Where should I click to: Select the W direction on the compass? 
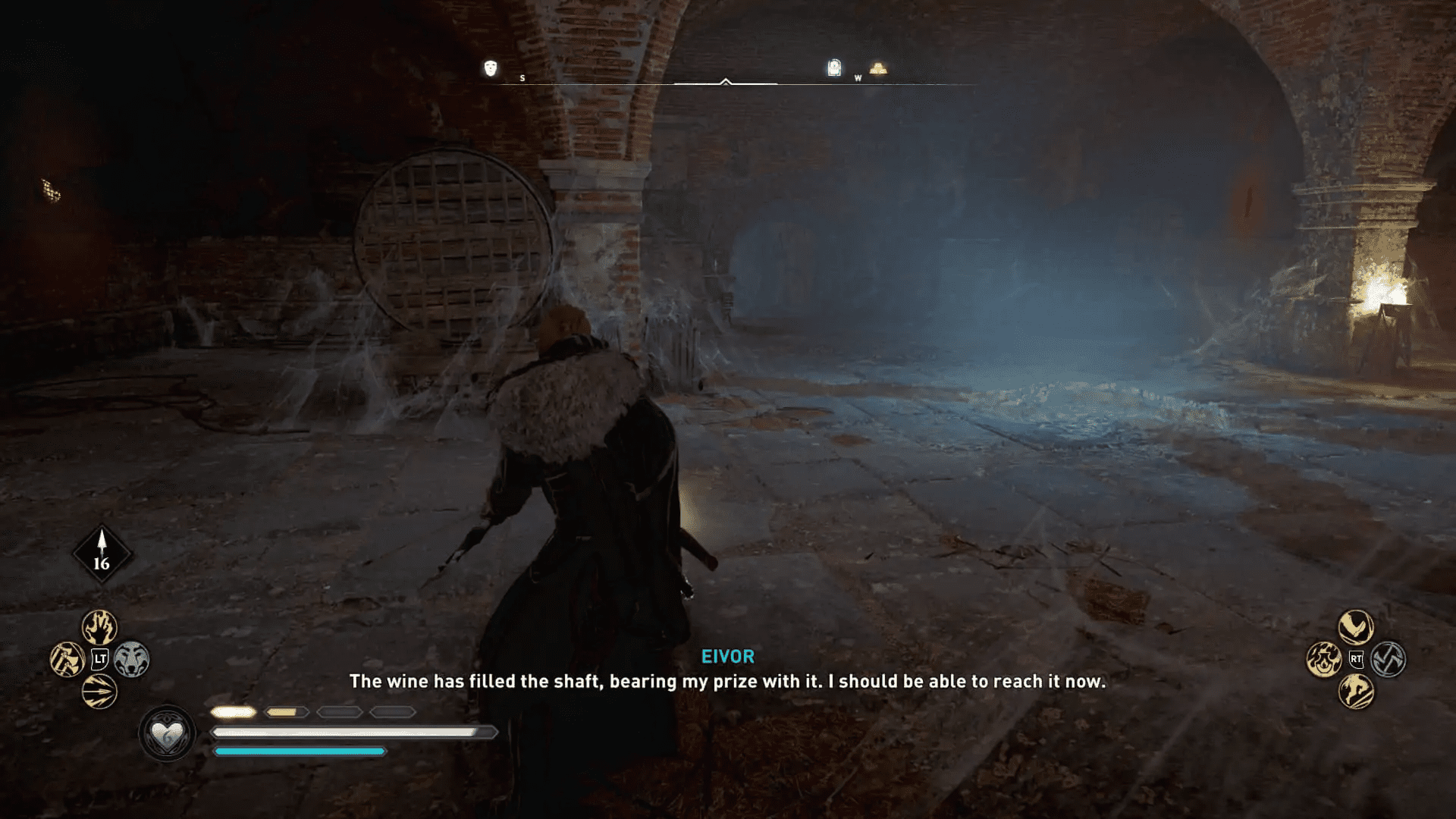[x=858, y=77]
